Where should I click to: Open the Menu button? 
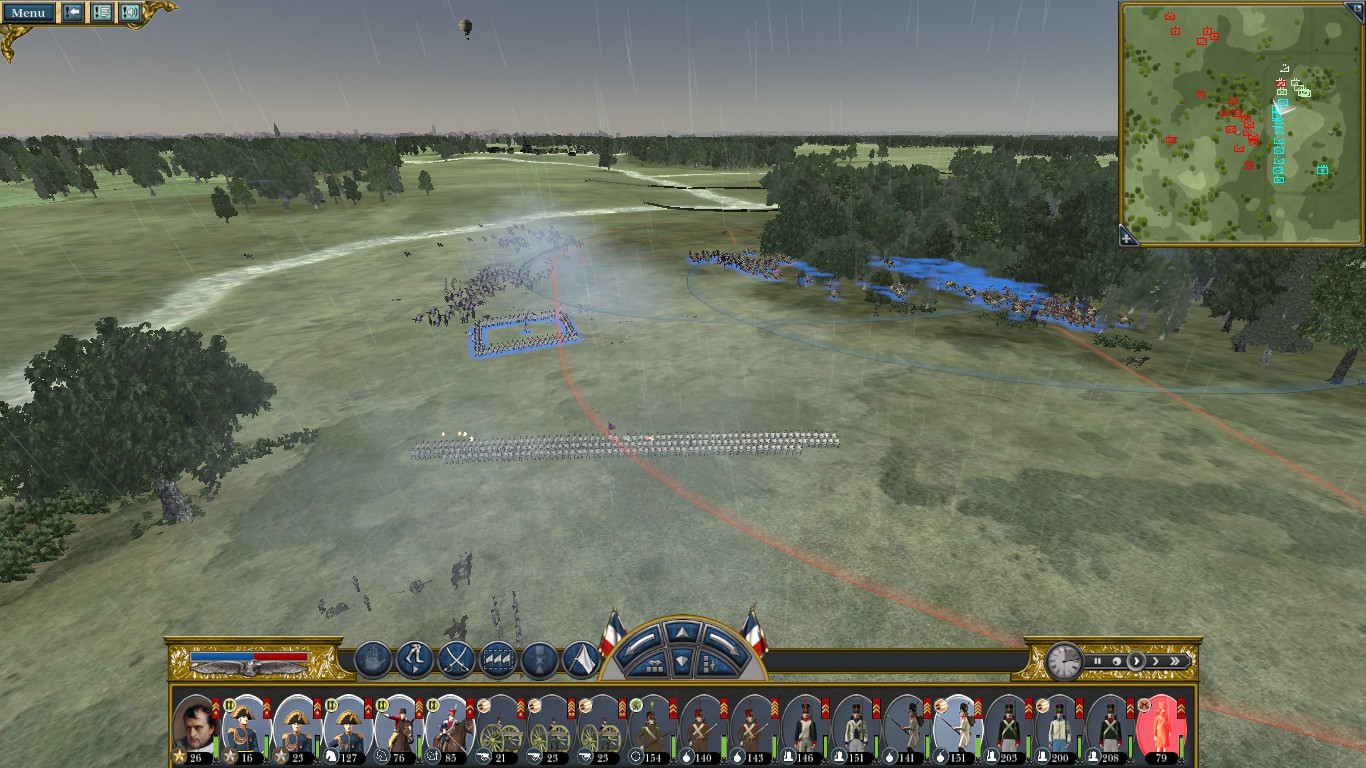pyautogui.click(x=28, y=13)
